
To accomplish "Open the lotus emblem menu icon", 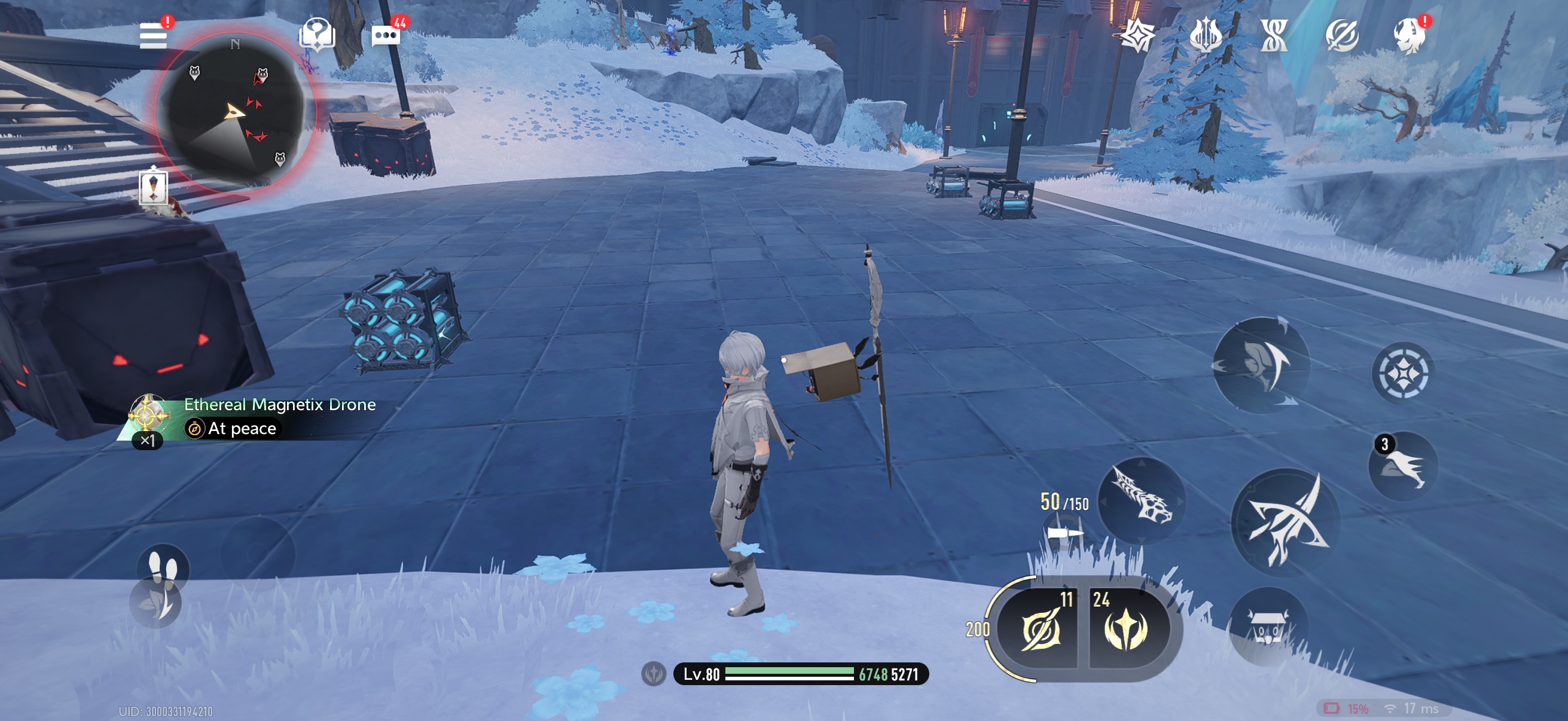I will [1205, 35].
